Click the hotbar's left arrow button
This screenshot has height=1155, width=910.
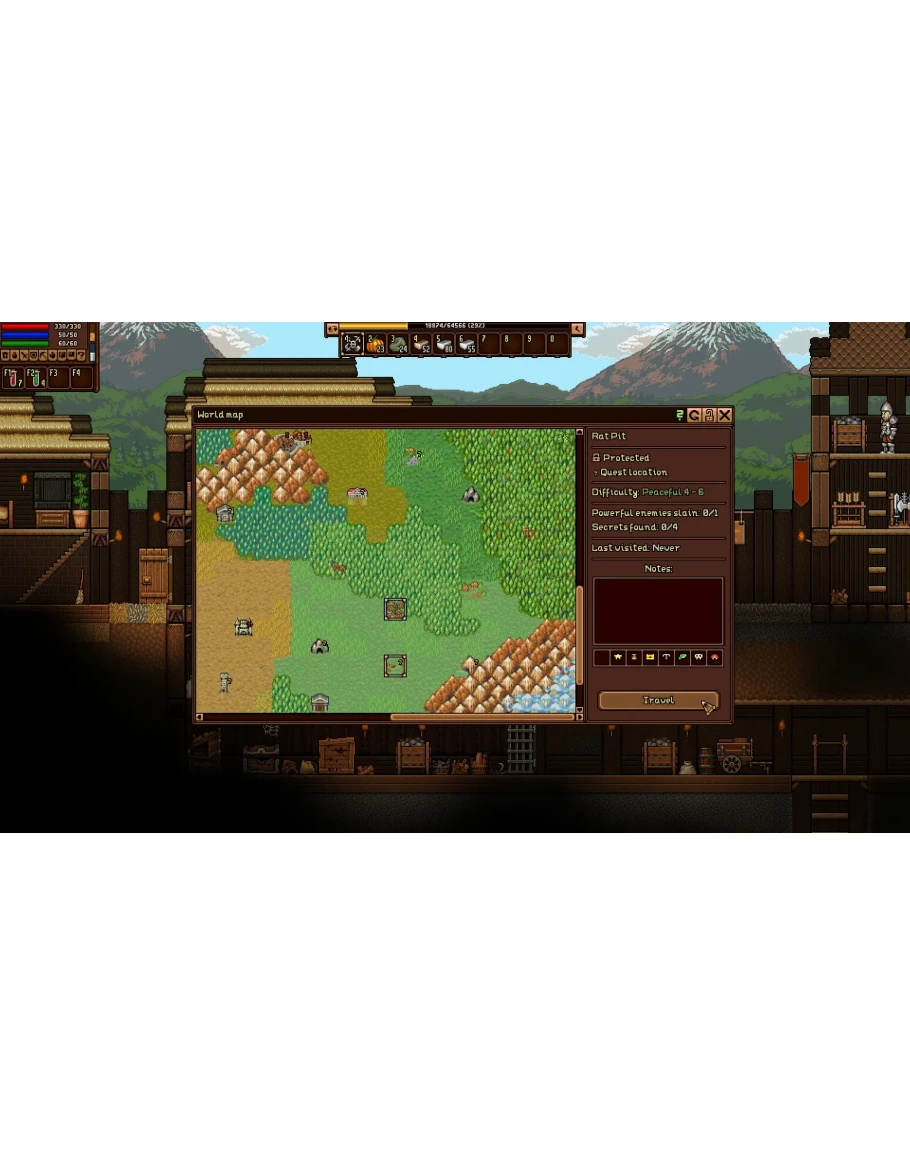(332, 329)
